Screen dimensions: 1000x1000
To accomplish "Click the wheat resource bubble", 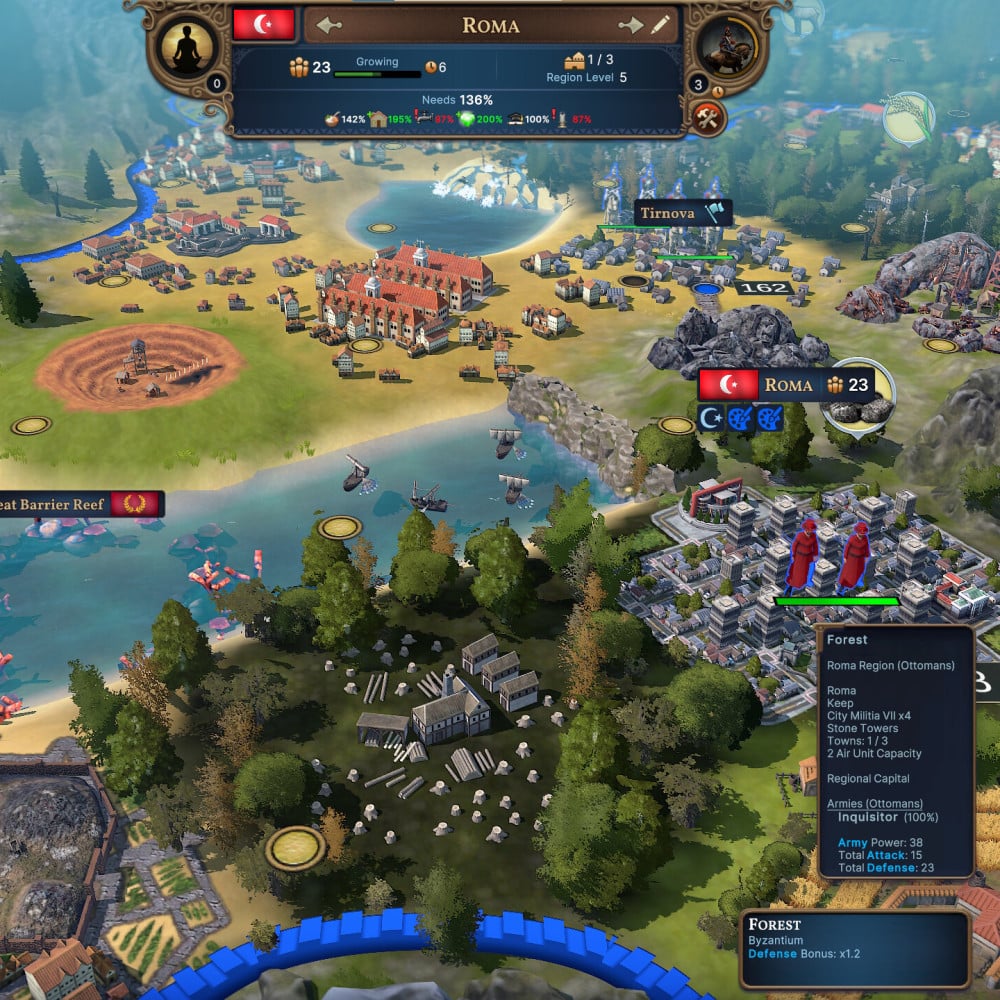I will tap(909, 118).
